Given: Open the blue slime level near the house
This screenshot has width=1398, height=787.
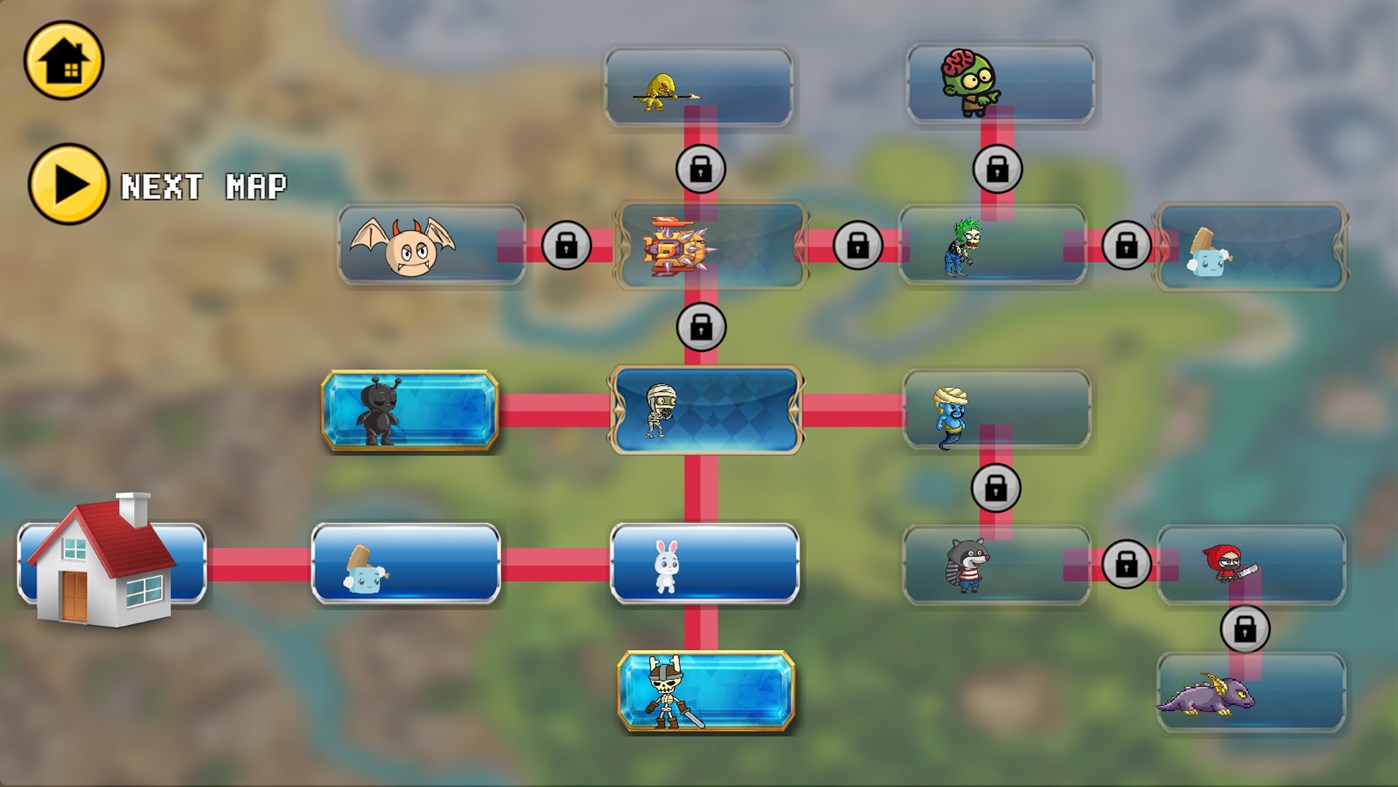Looking at the screenshot, I should point(405,563).
